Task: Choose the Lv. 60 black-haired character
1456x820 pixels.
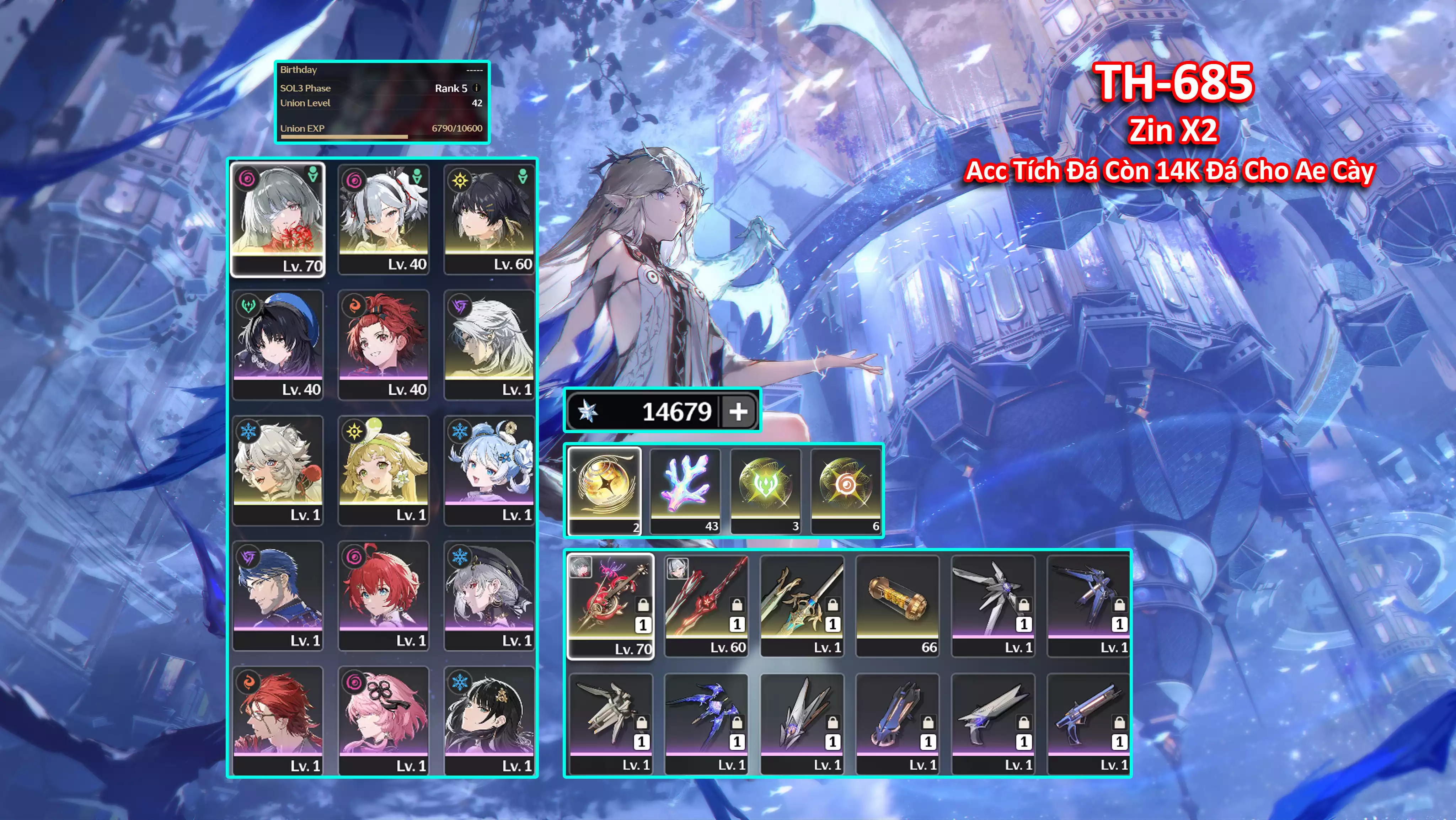Action: click(x=489, y=219)
